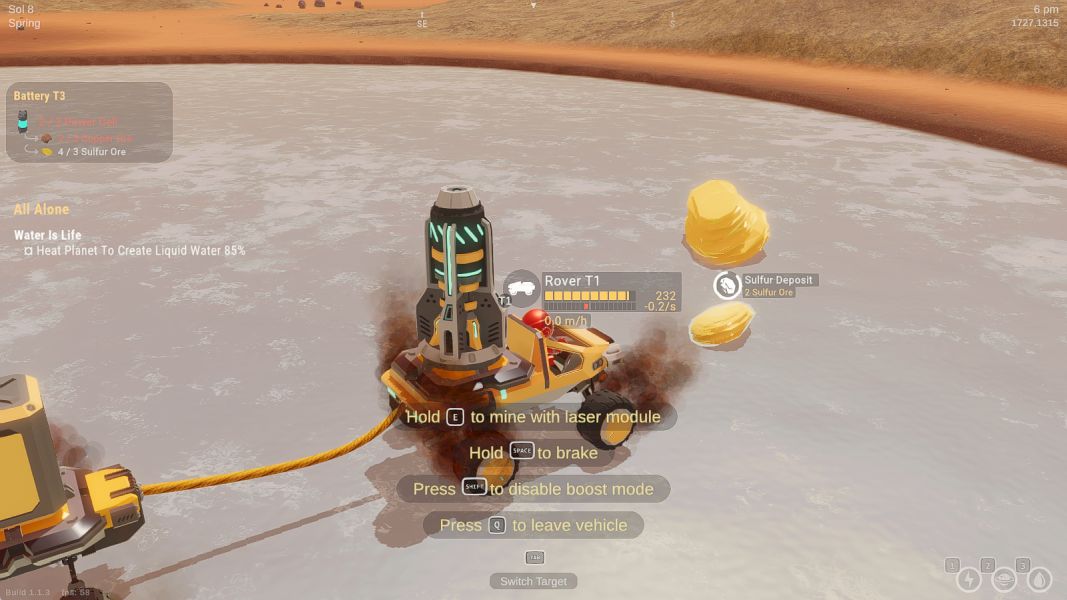Select the lightning bolt energy icon
This screenshot has width=1067, height=600.
969,580
